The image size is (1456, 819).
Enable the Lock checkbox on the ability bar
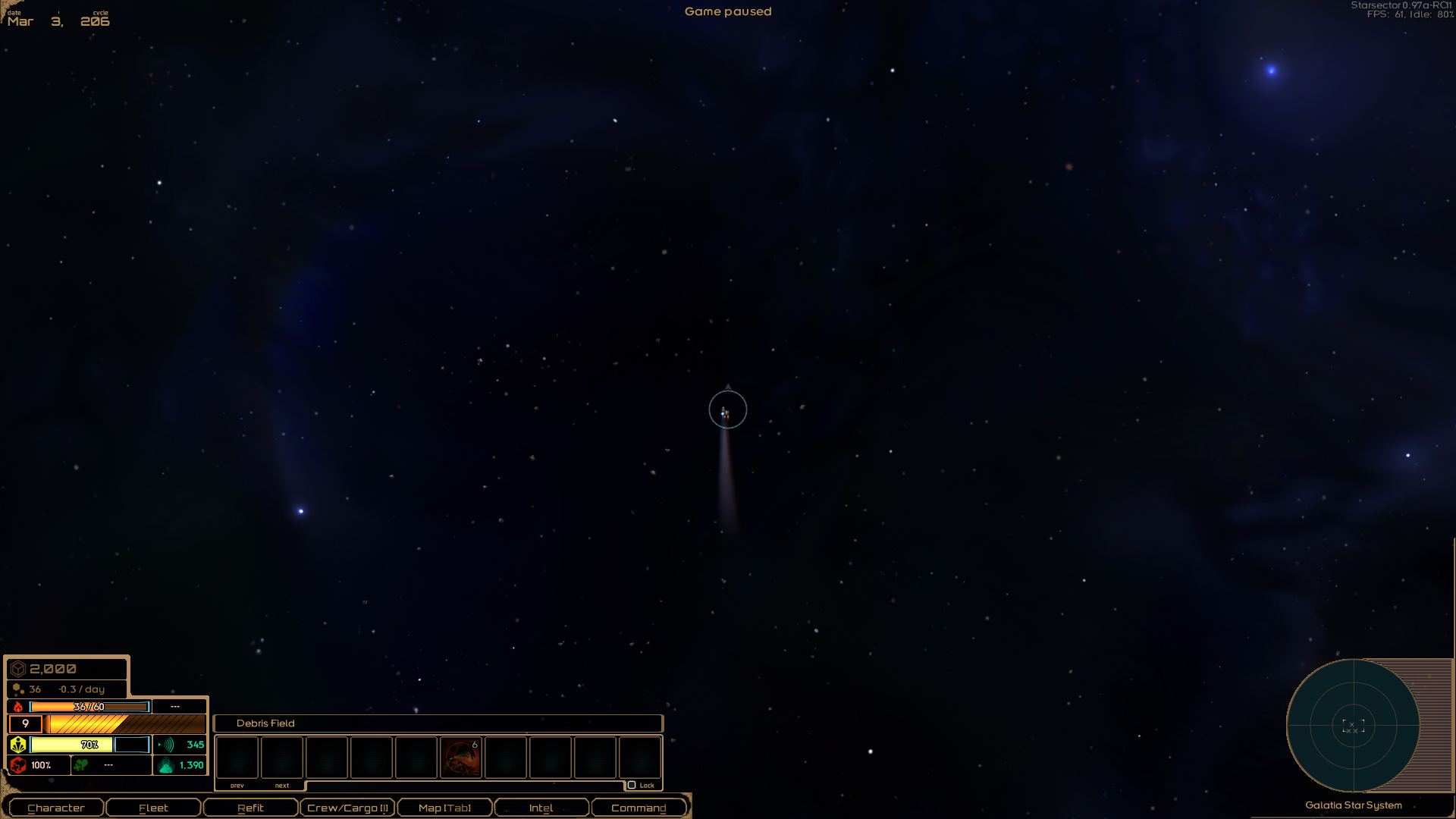(633, 786)
